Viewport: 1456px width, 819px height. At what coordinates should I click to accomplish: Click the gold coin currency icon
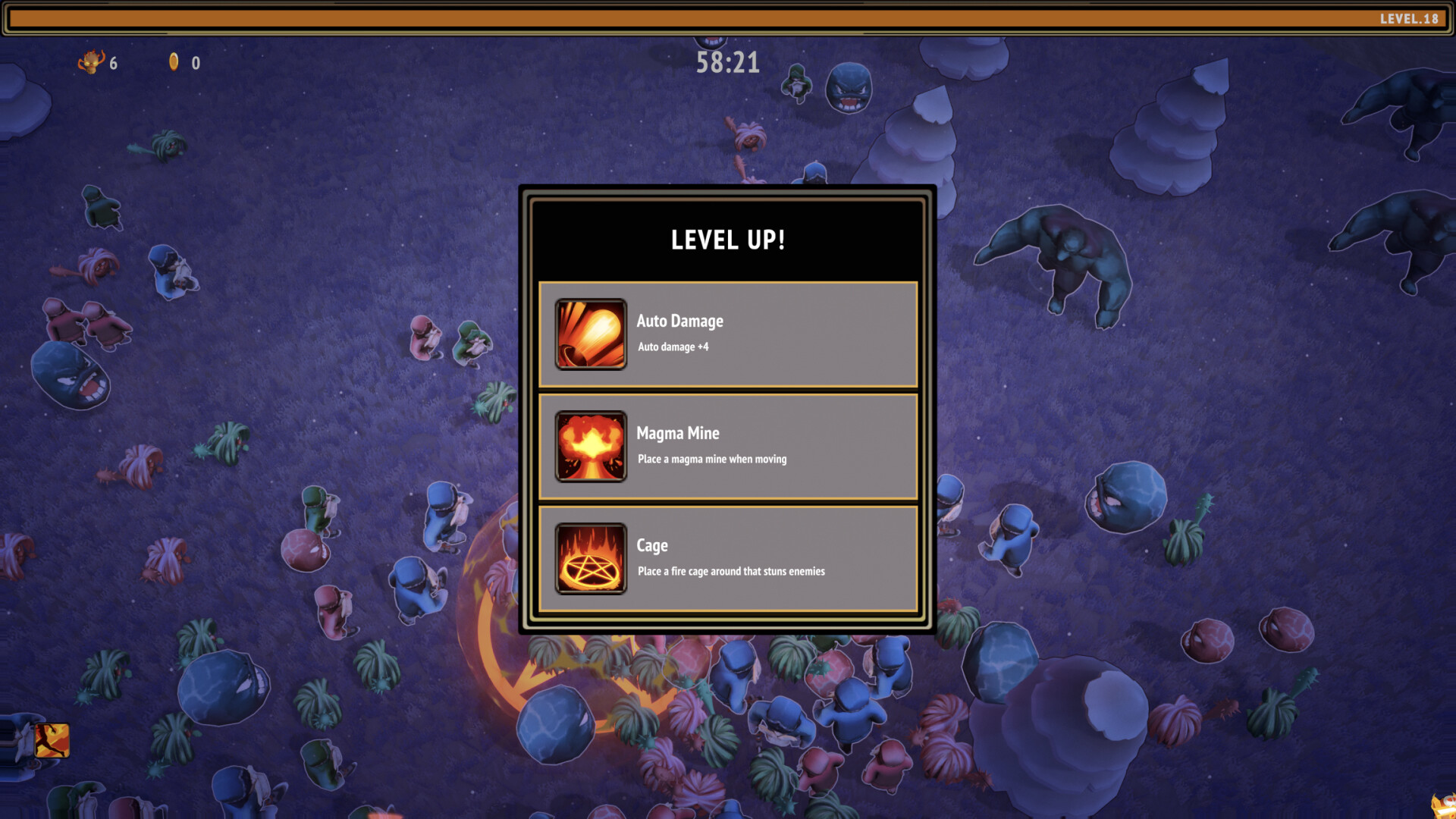(x=173, y=64)
